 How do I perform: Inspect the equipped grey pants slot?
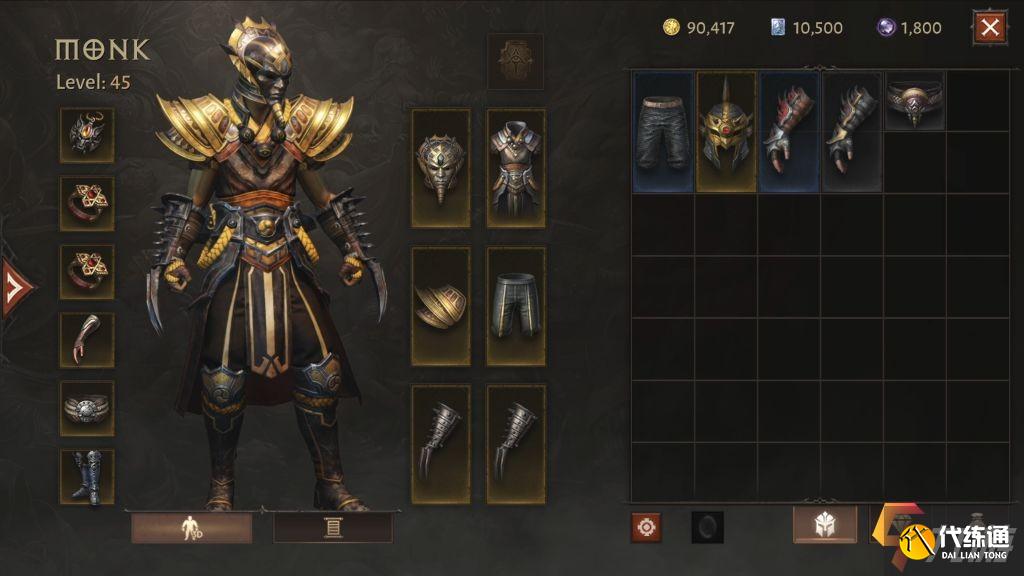tap(516, 306)
